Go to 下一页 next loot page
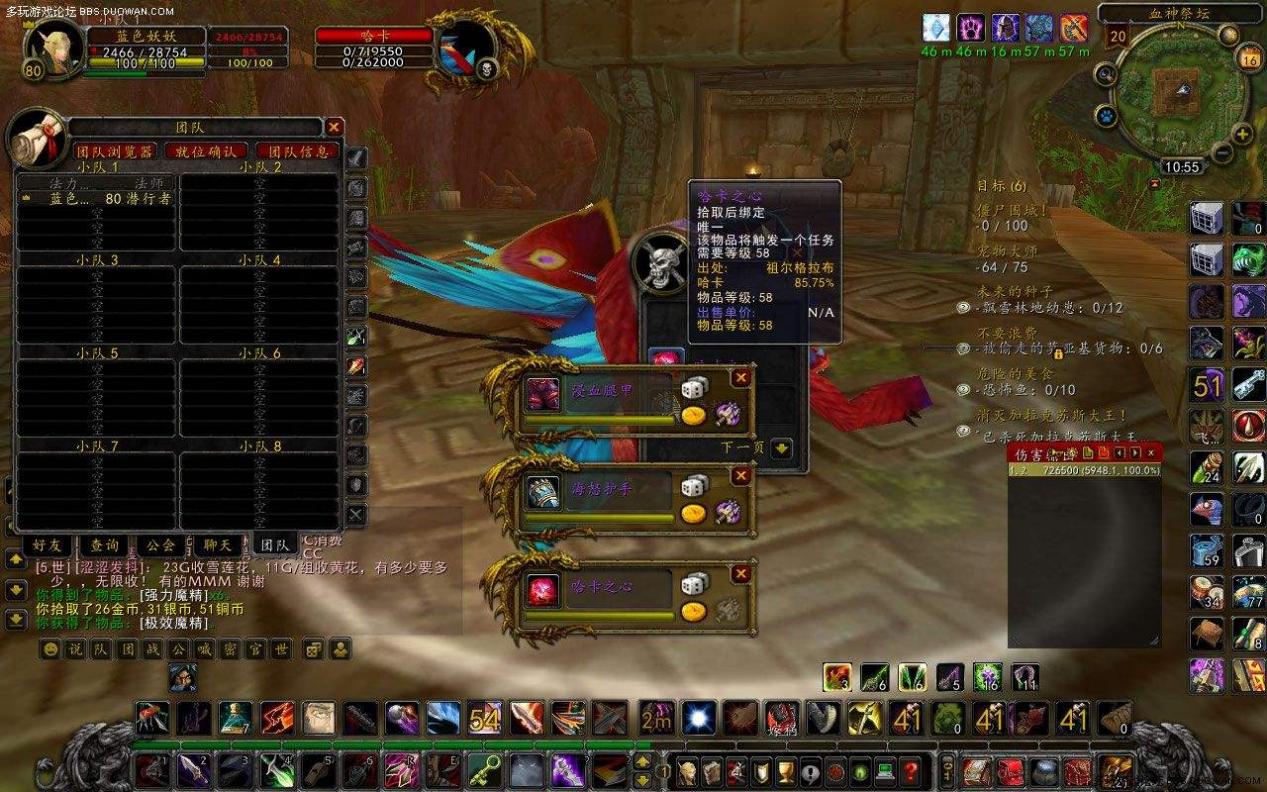 (x=782, y=448)
